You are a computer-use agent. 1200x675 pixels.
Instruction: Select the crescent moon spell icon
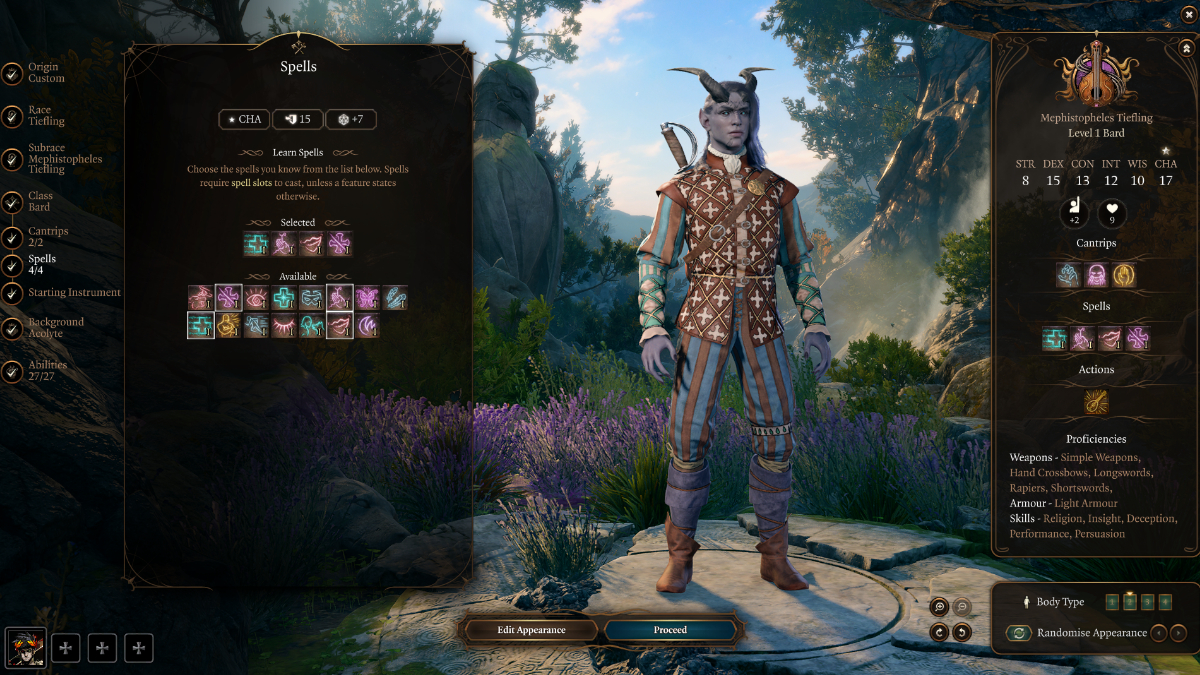[367, 325]
